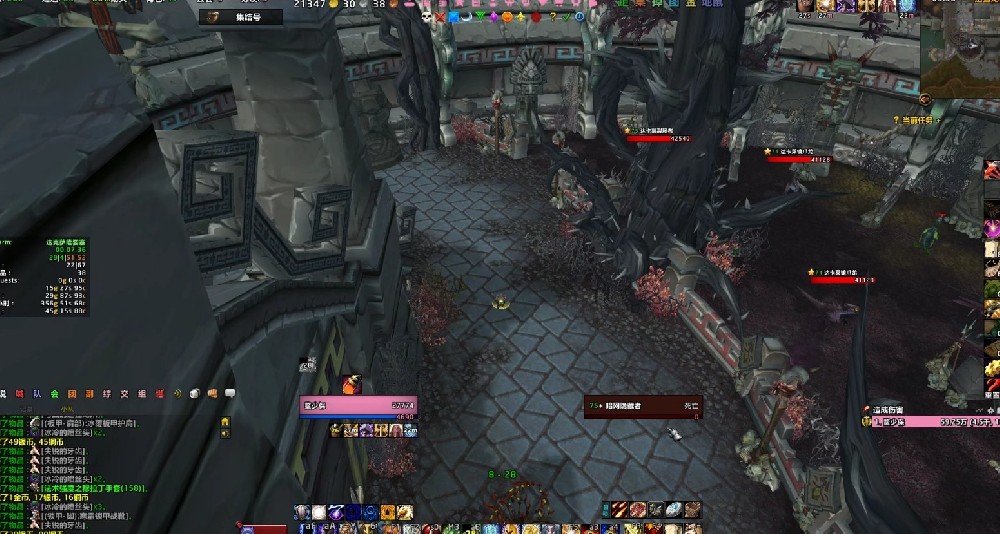Open the damage meter player row
The width and height of the screenshot is (1000, 534).
click(x=930, y=422)
